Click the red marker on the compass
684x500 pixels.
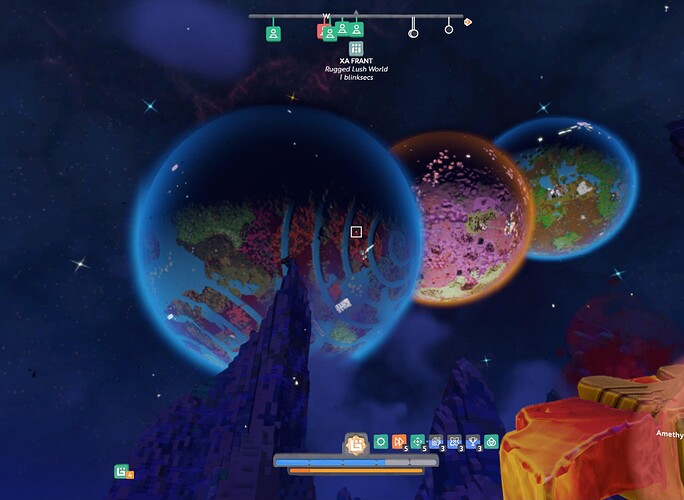pyautogui.click(x=322, y=31)
